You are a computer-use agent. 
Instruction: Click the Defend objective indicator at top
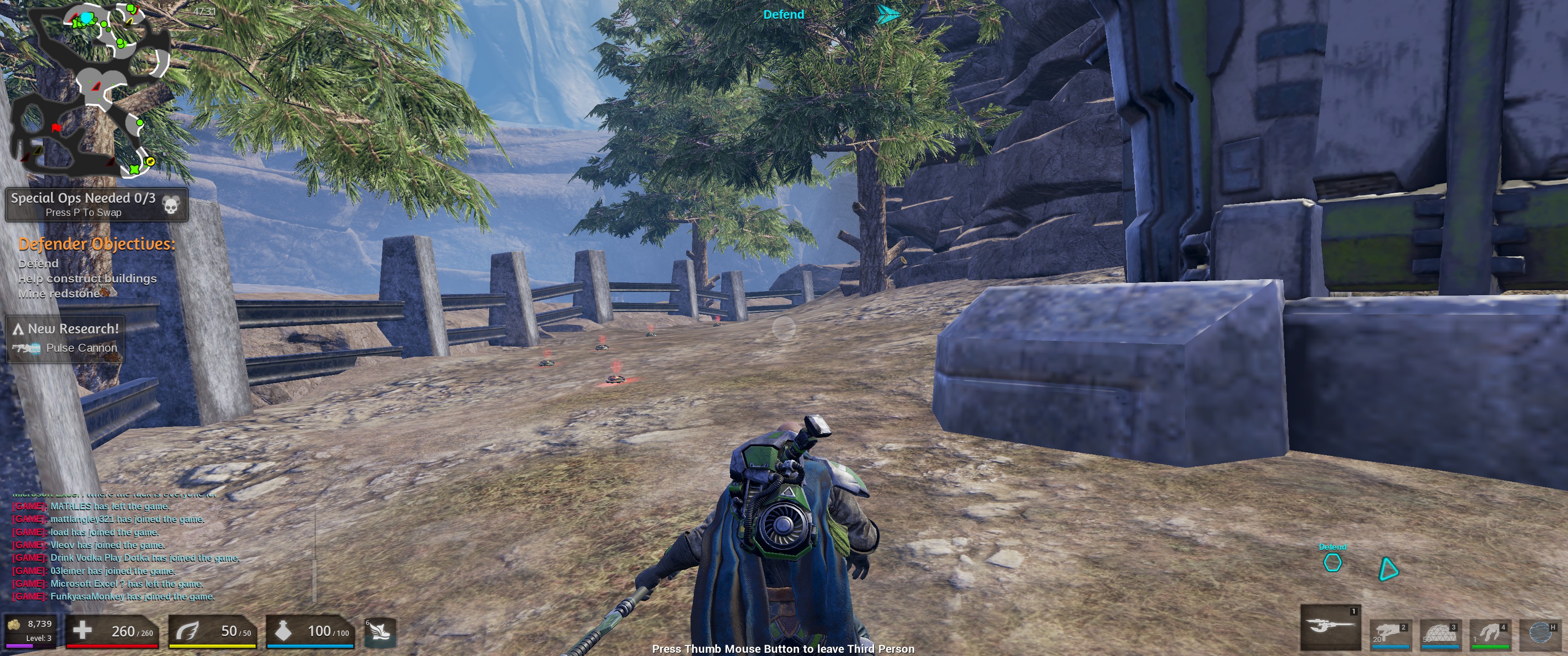pyautogui.click(x=784, y=15)
